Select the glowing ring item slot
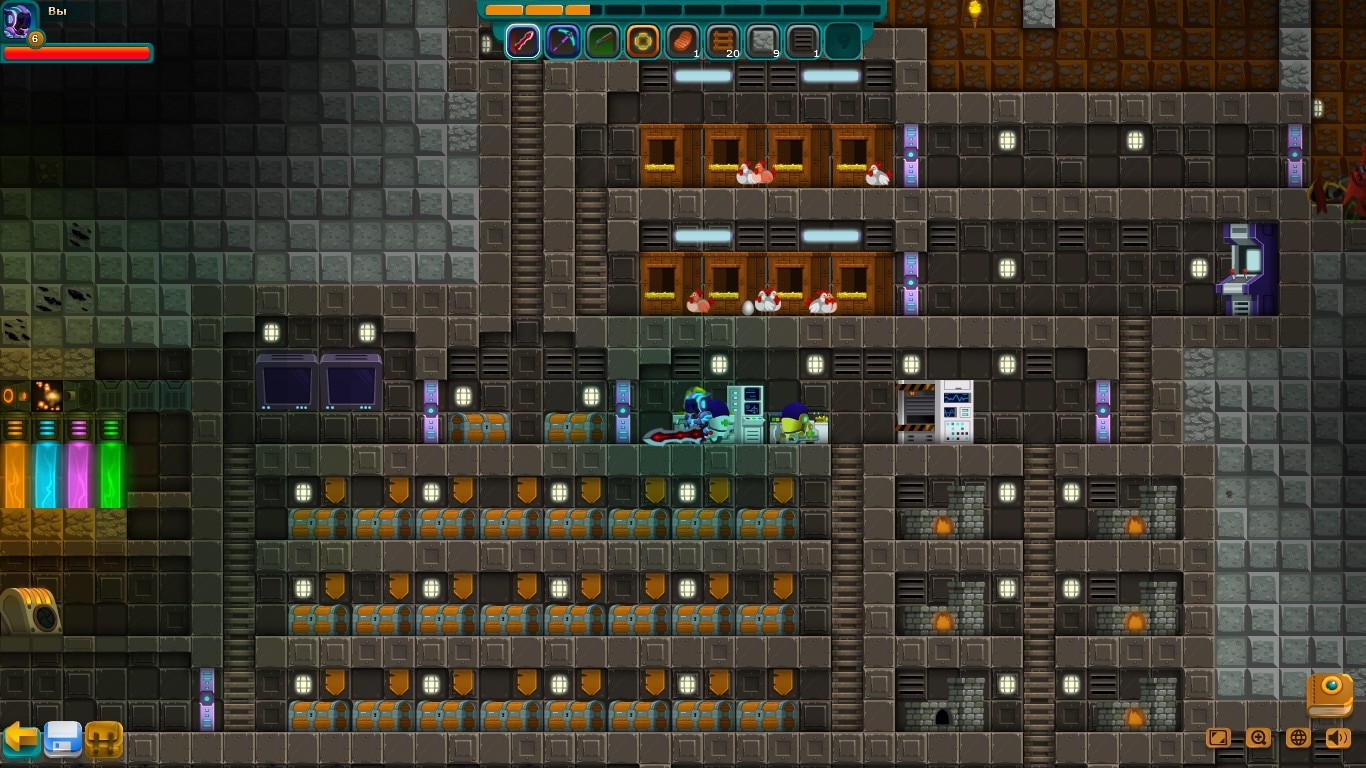 (643, 42)
